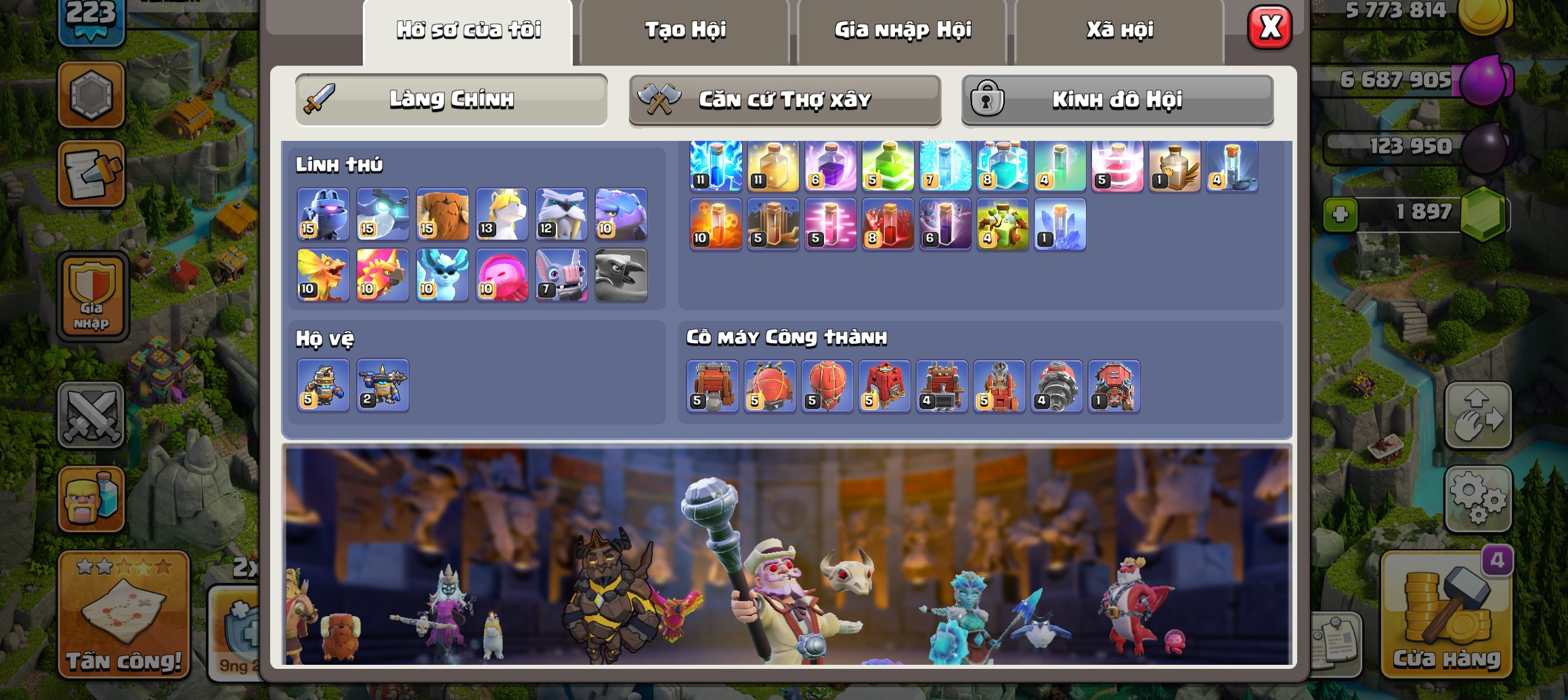
Task: Select the Lightning Spell icon
Action: click(716, 166)
